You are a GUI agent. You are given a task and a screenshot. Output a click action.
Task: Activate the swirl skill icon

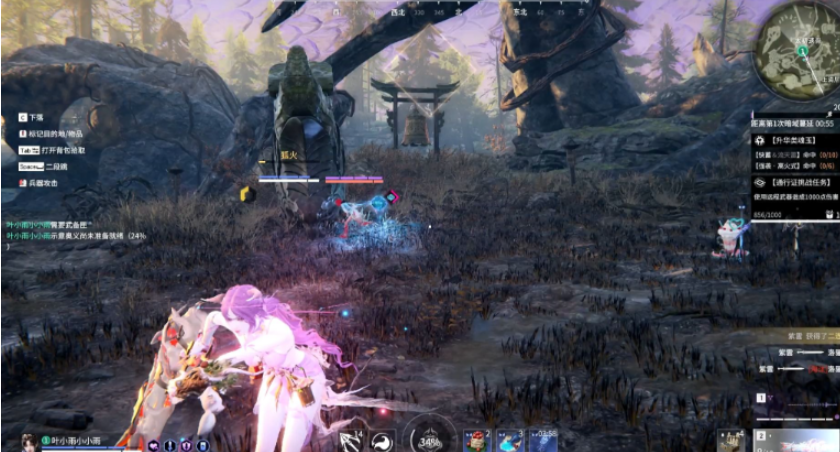(x=381, y=440)
